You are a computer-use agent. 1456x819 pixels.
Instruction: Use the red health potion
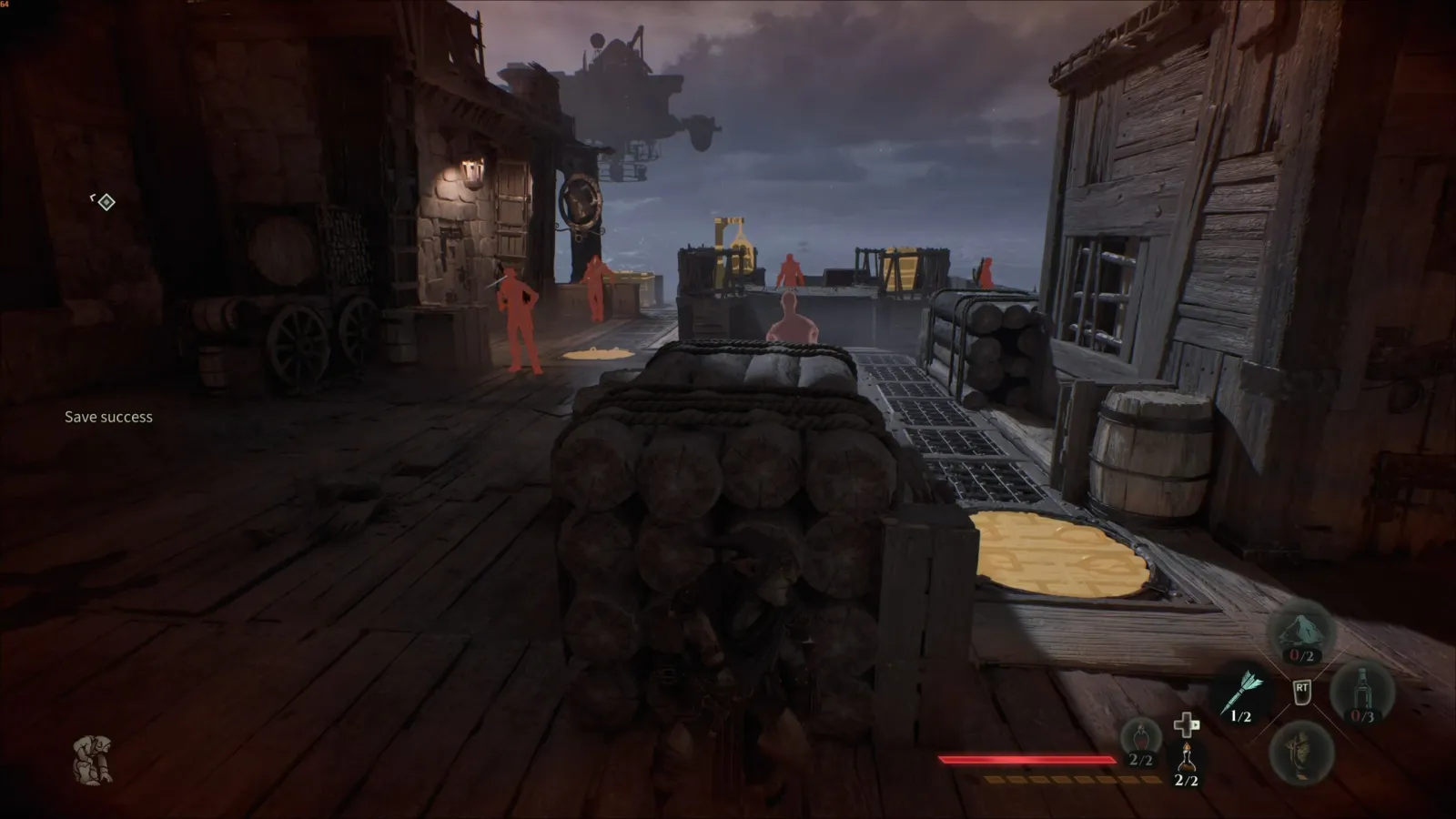pos(1141,740)
